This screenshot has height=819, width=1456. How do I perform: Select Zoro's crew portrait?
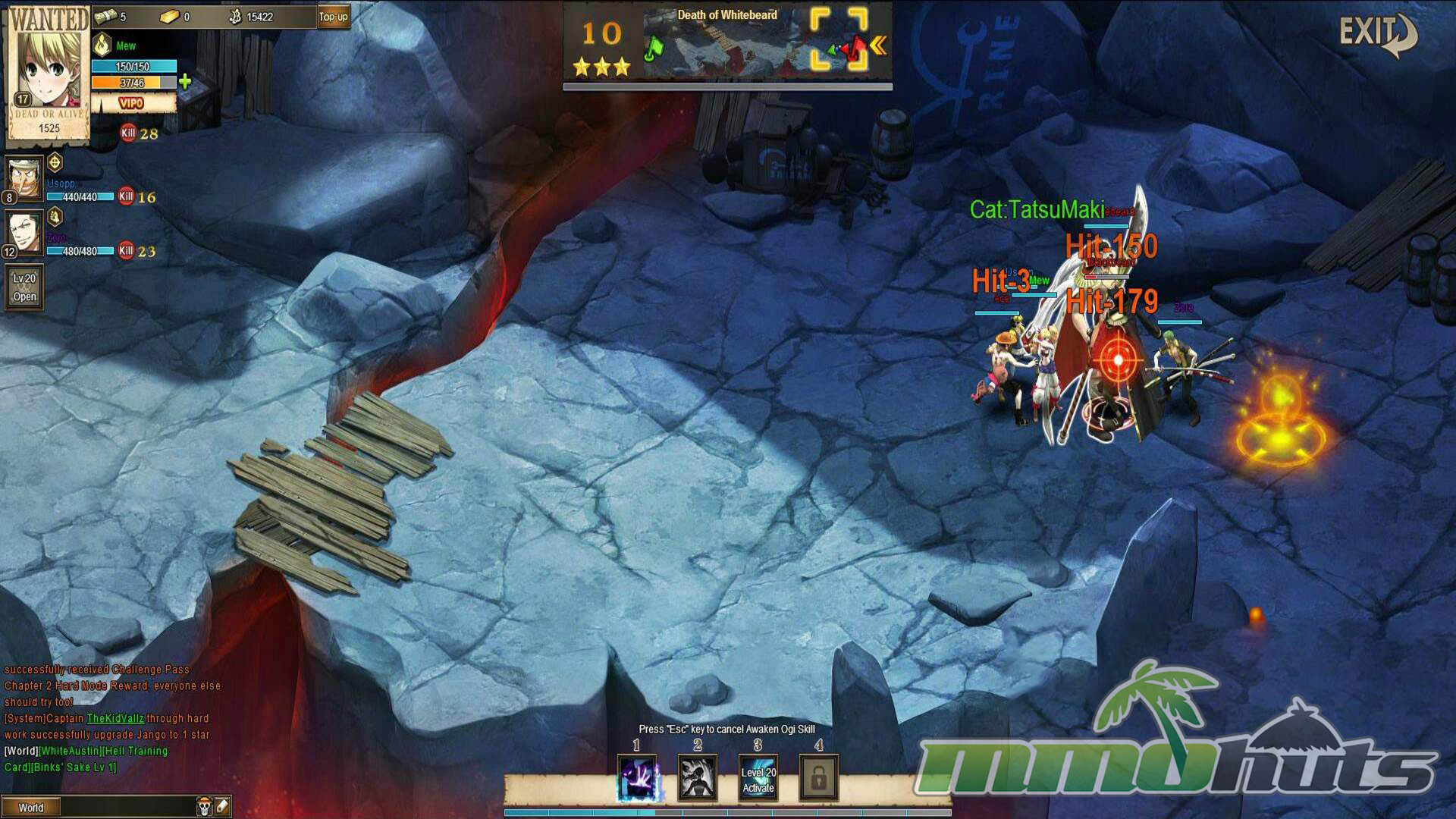(24, 233)
